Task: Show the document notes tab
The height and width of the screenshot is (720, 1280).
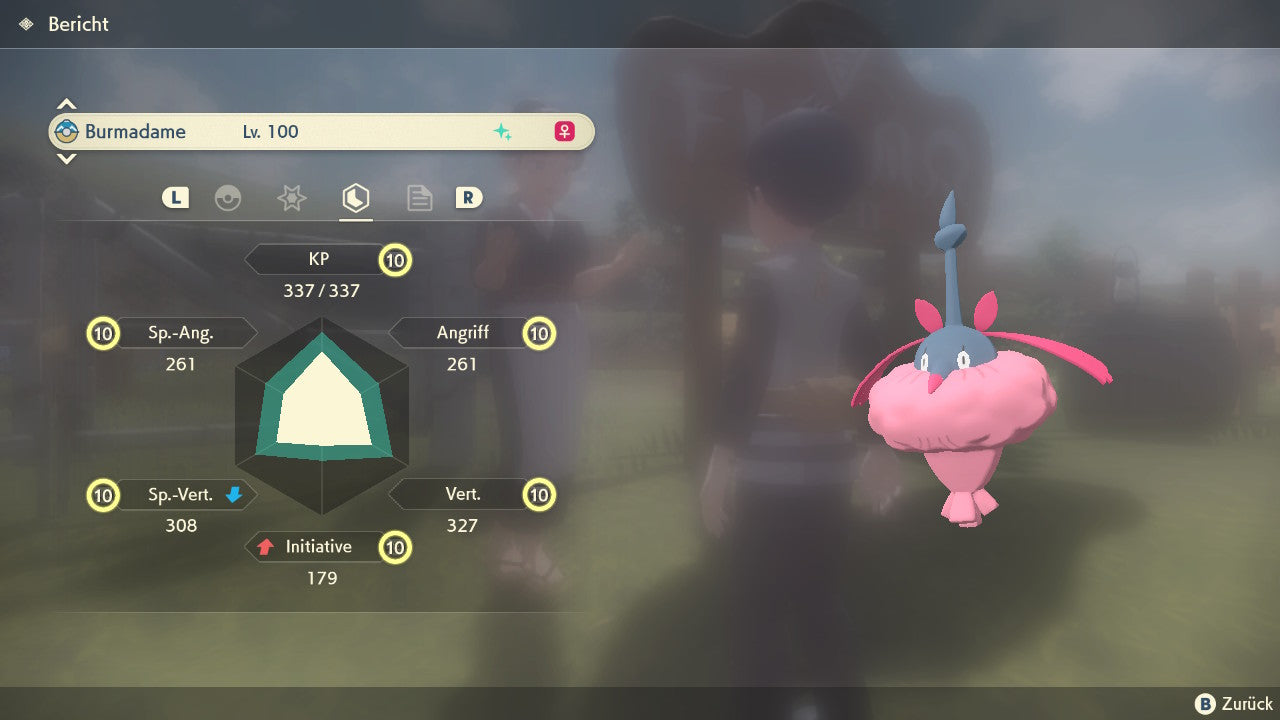Action: pyautogui.click(x=419, y=198)
